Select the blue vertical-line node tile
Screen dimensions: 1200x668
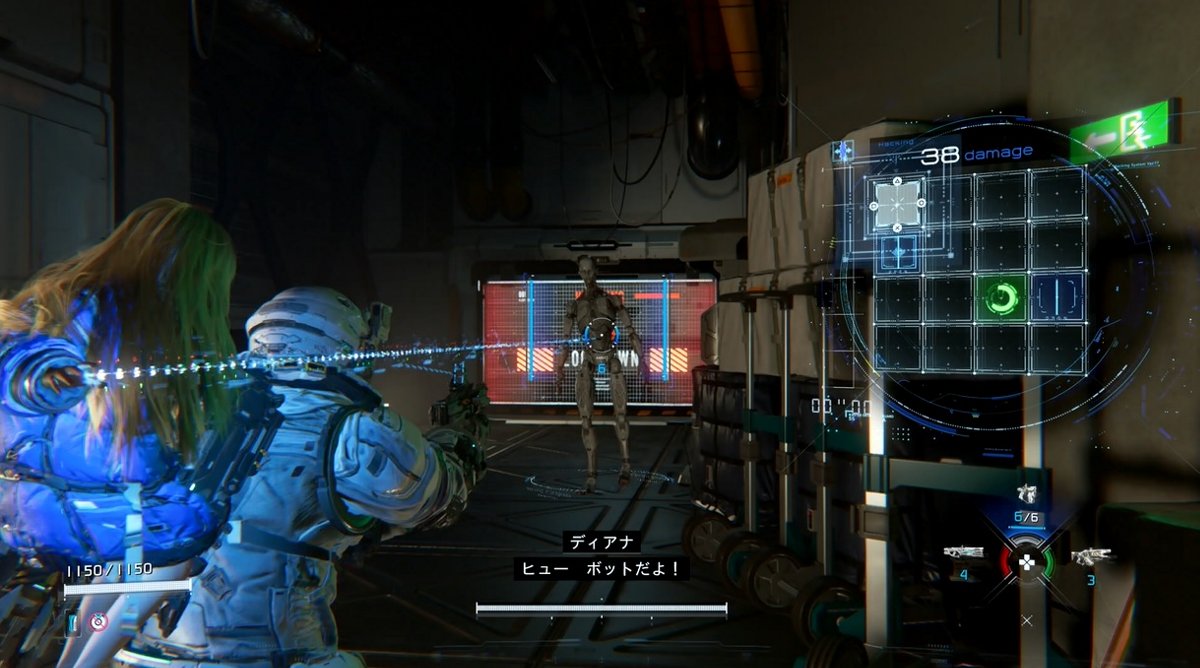point(1056,297)
